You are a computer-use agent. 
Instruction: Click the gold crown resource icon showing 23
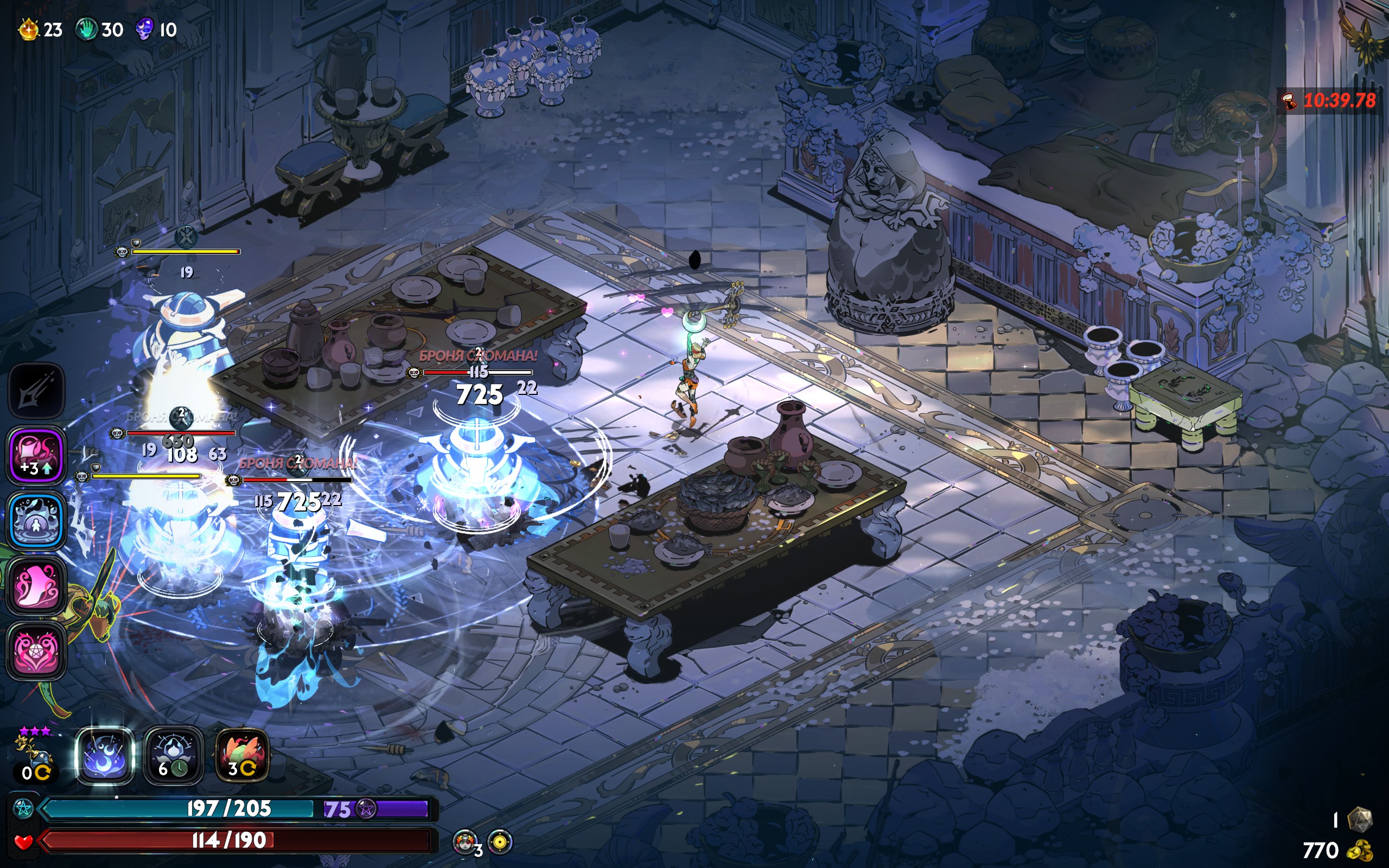coord(29,29)
